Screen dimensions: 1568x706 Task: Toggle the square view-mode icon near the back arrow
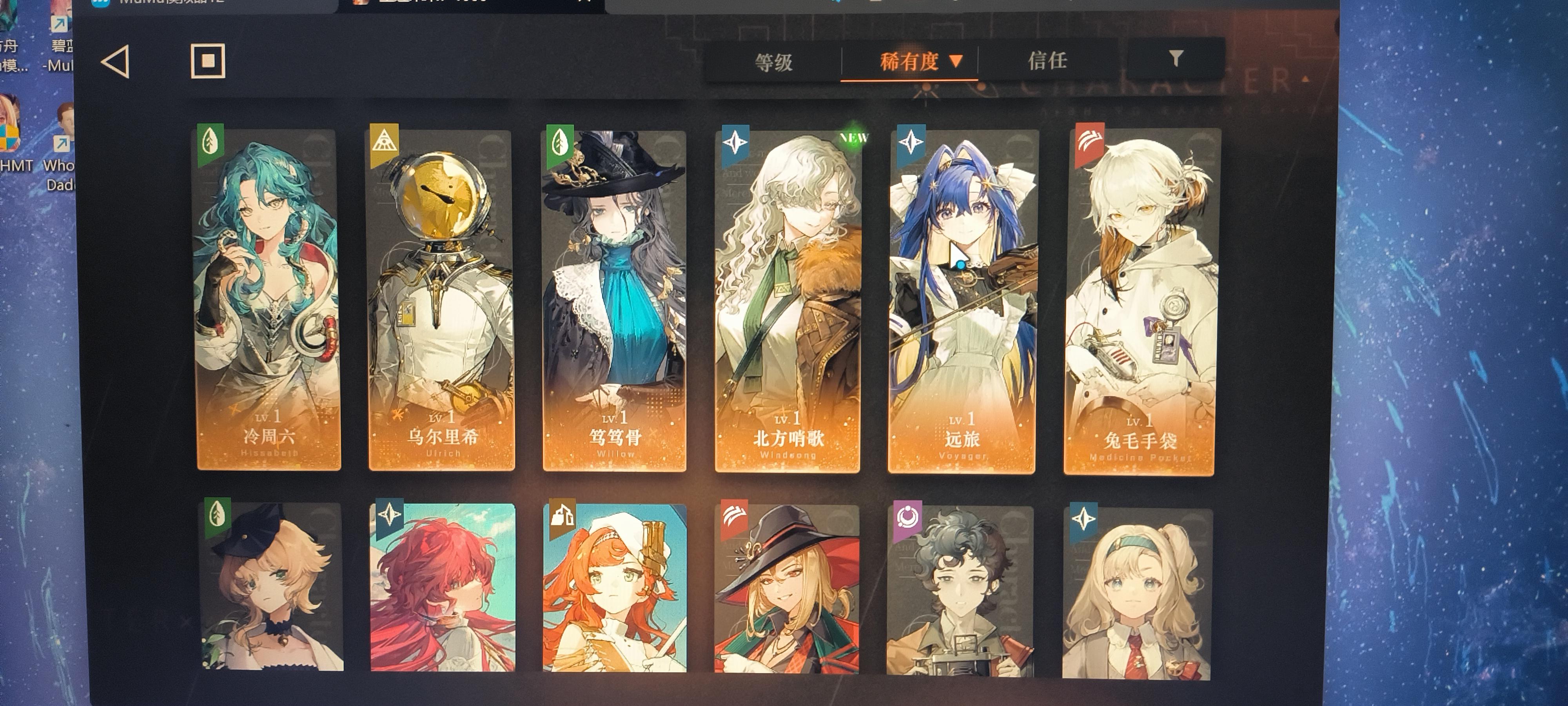pyautogui.click(x=208, y=61)
